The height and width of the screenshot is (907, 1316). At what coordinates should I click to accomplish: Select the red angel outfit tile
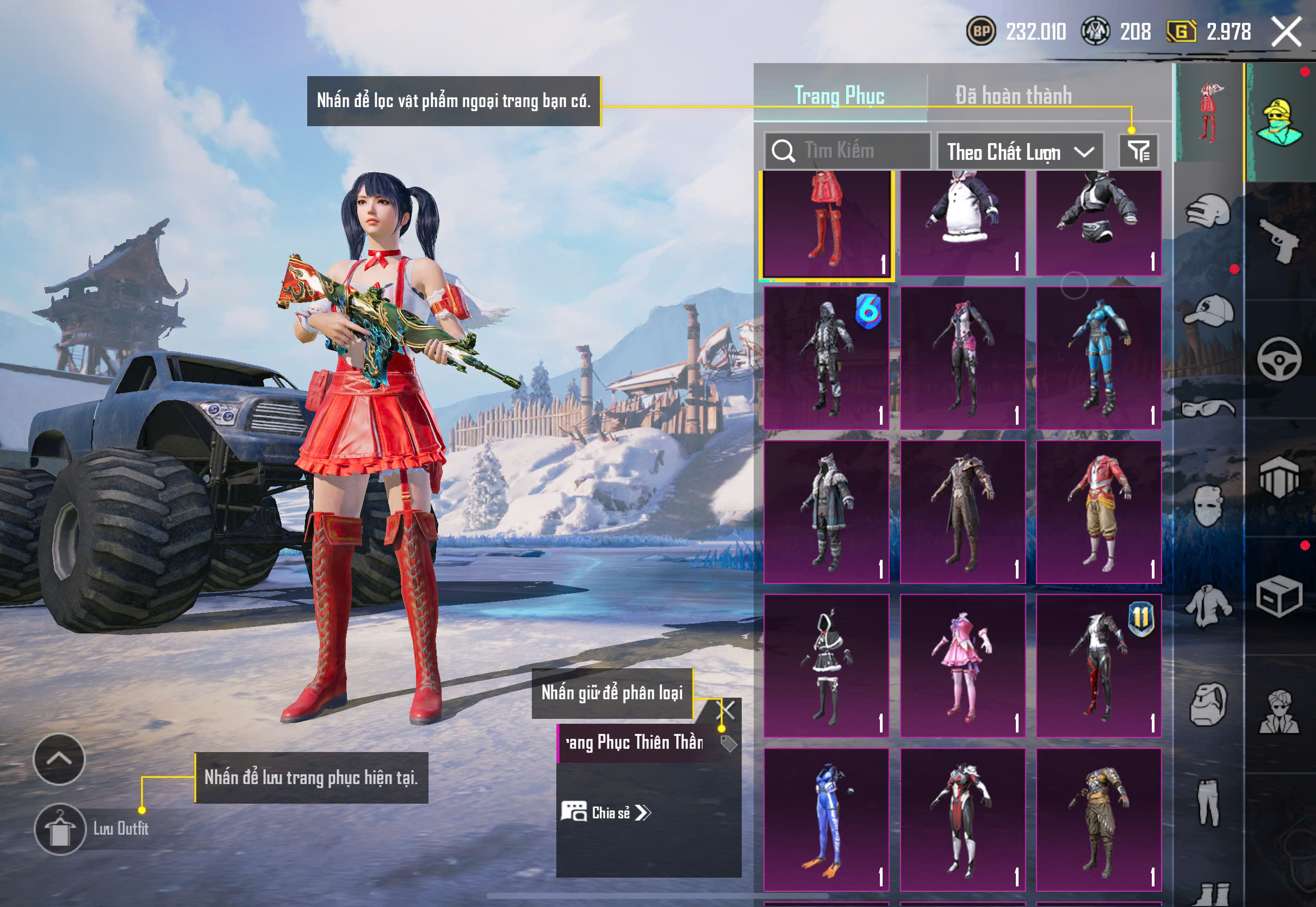(826, 226)
